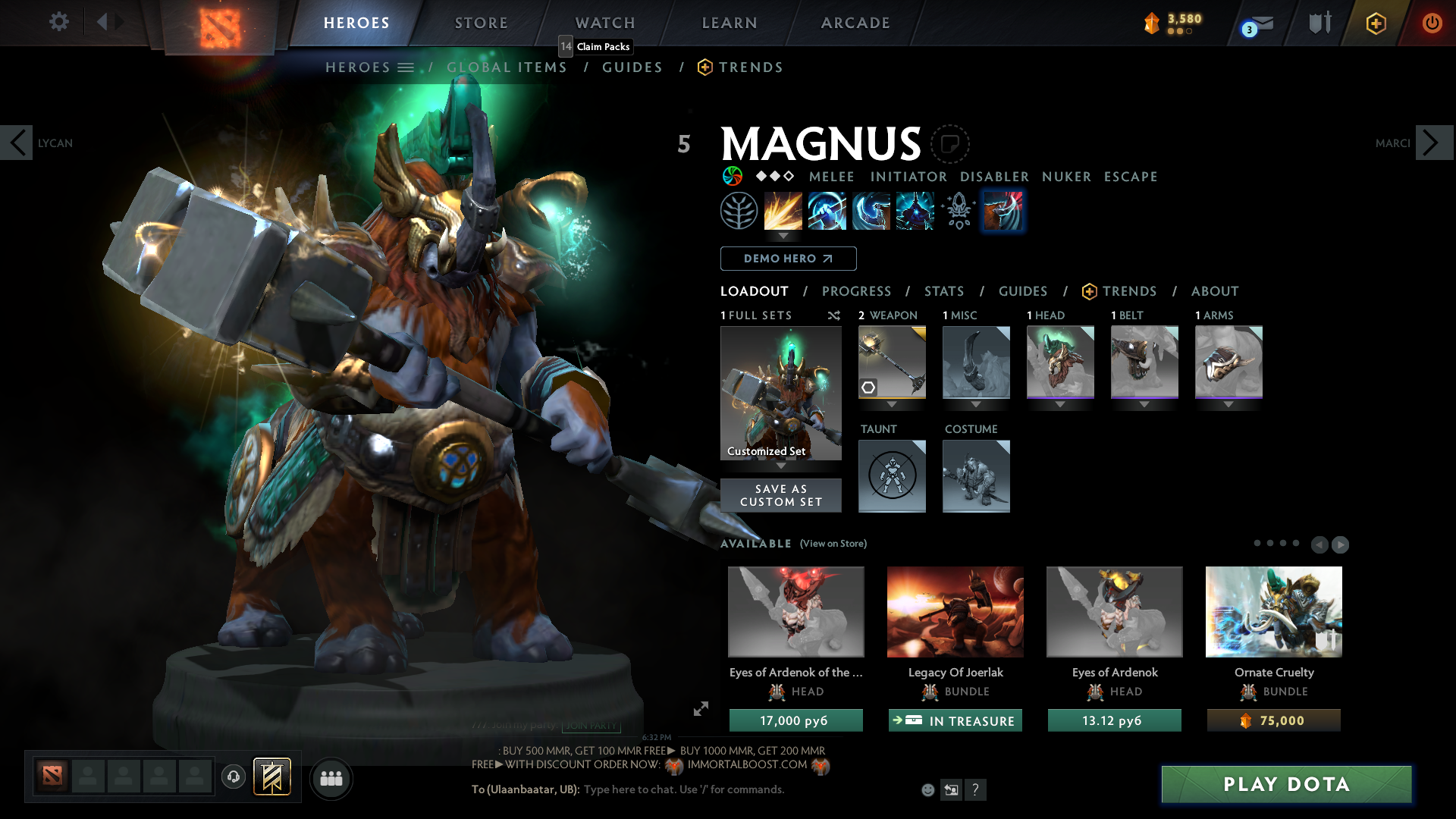Switch to the STORE tab
The image size is (1456, 819).
481,23
